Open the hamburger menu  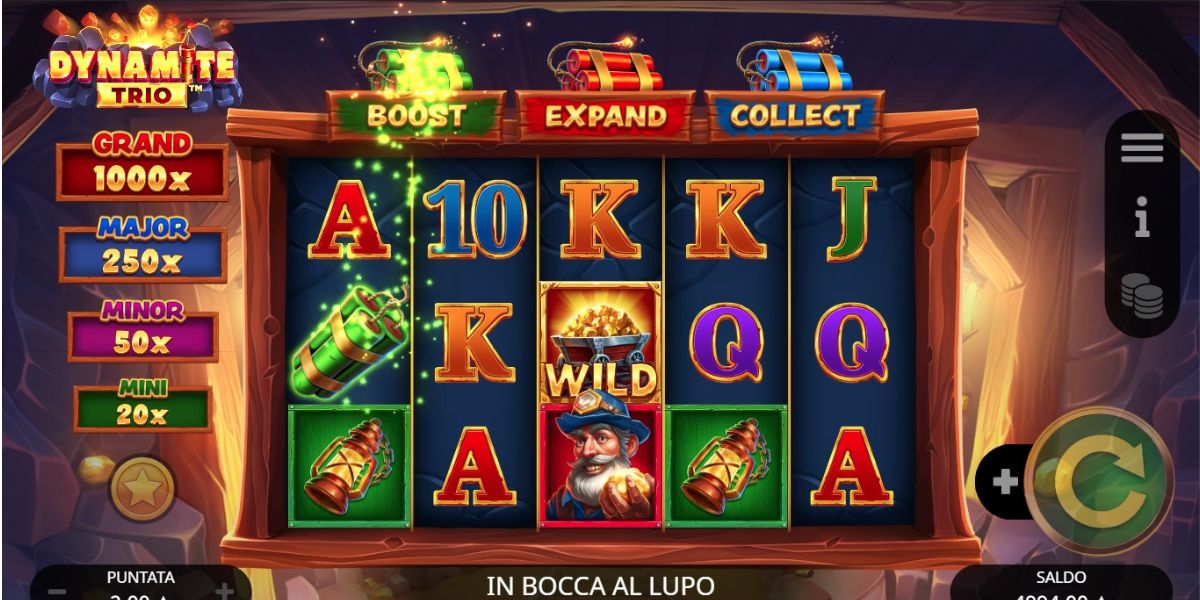(x=1142, y=149)
